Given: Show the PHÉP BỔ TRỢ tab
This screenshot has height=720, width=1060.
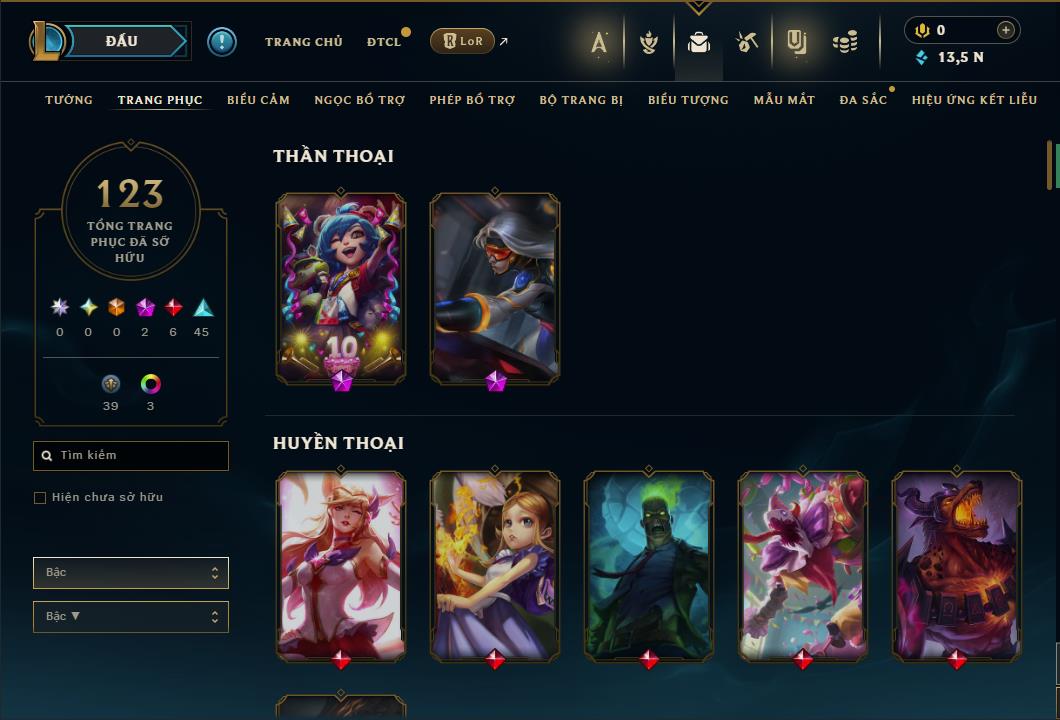Looking at the screenshot, I should (472, 100).
